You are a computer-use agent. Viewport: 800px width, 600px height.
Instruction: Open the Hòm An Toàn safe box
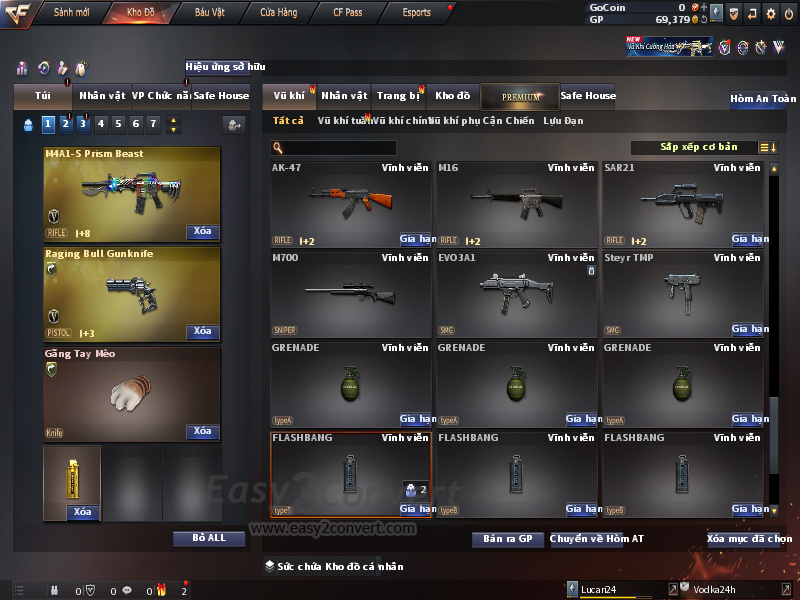pos(763,99)
